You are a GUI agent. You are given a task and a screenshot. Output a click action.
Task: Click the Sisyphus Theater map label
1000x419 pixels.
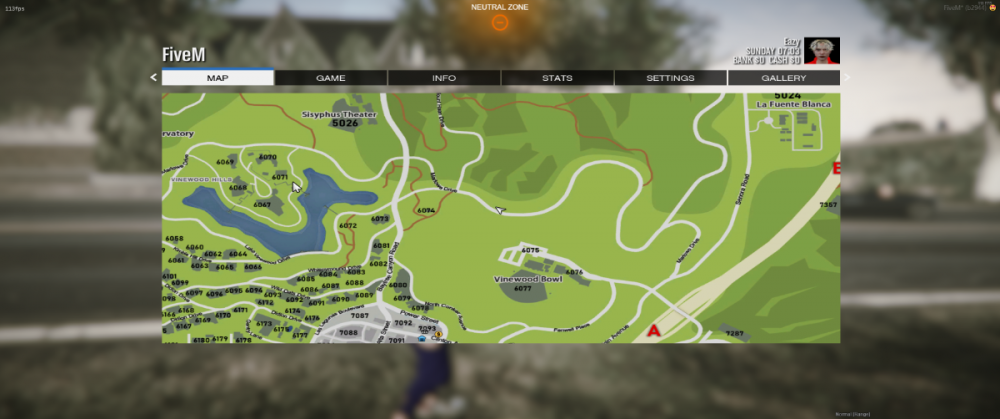339,115
